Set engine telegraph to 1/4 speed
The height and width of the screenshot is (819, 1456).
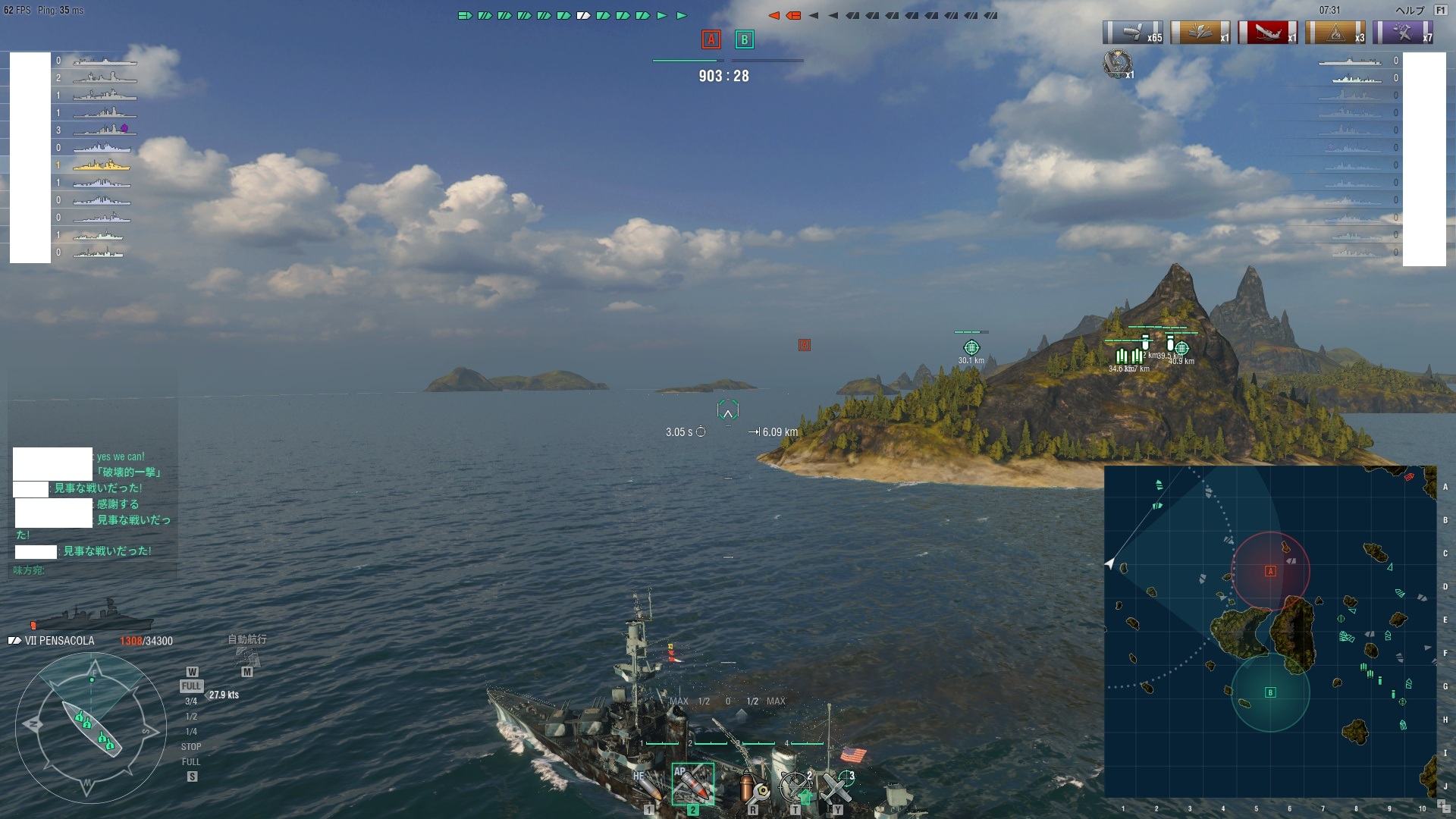click(191, 732)
